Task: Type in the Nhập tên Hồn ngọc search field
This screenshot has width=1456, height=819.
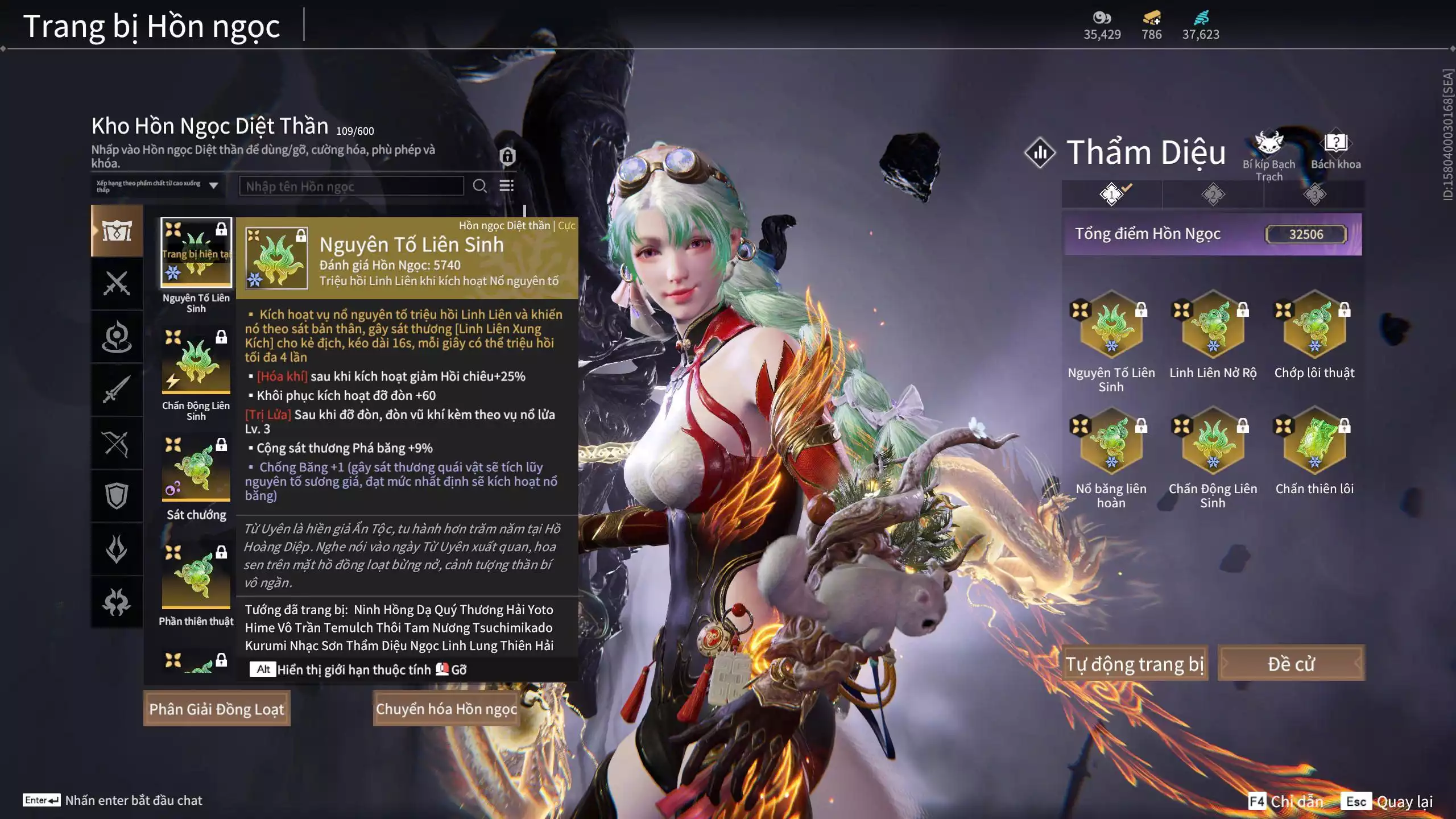Action: coord(351,186)
